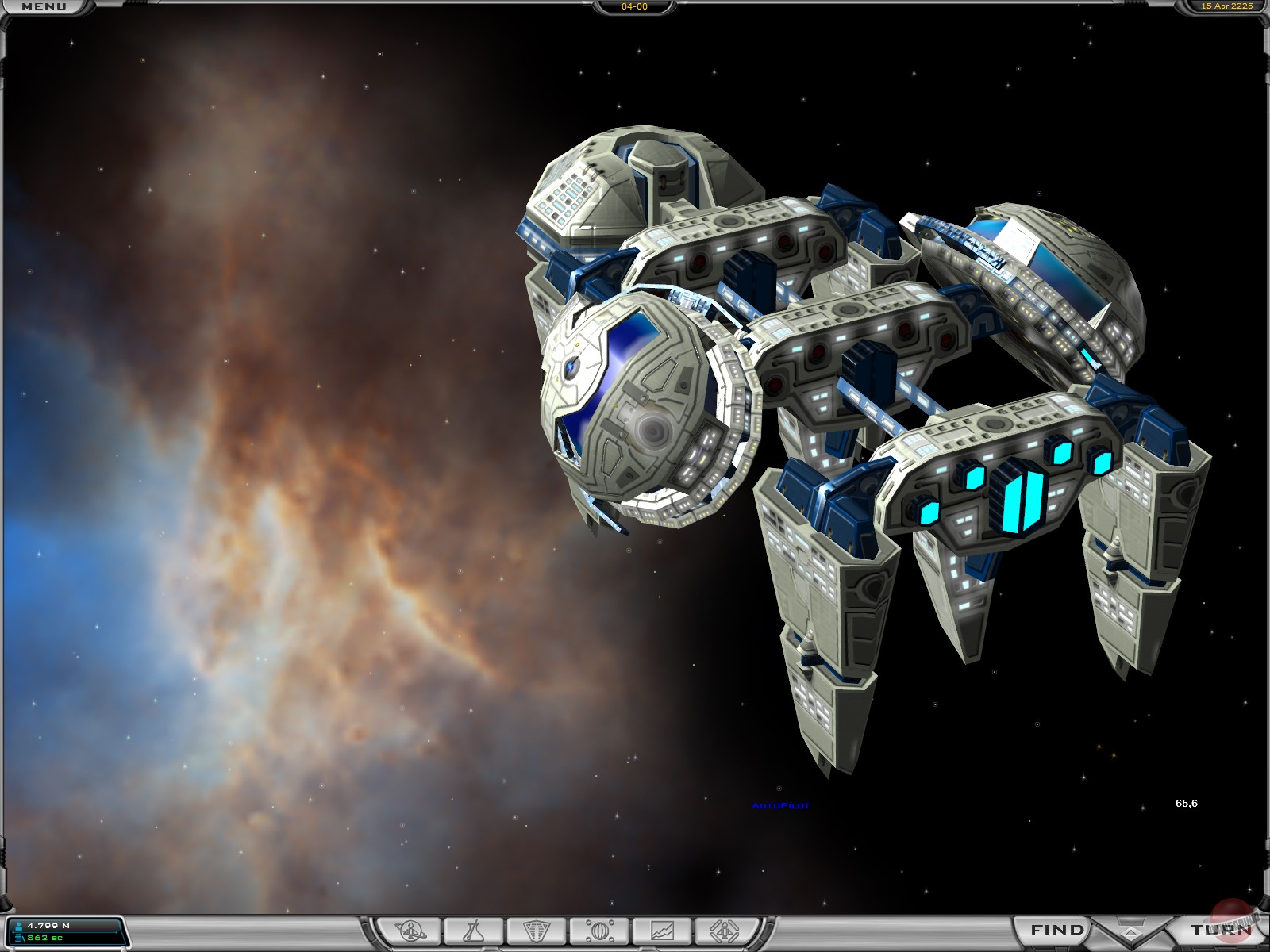
Task: Open the ship design icon
Action: click(x=725, y=931)
